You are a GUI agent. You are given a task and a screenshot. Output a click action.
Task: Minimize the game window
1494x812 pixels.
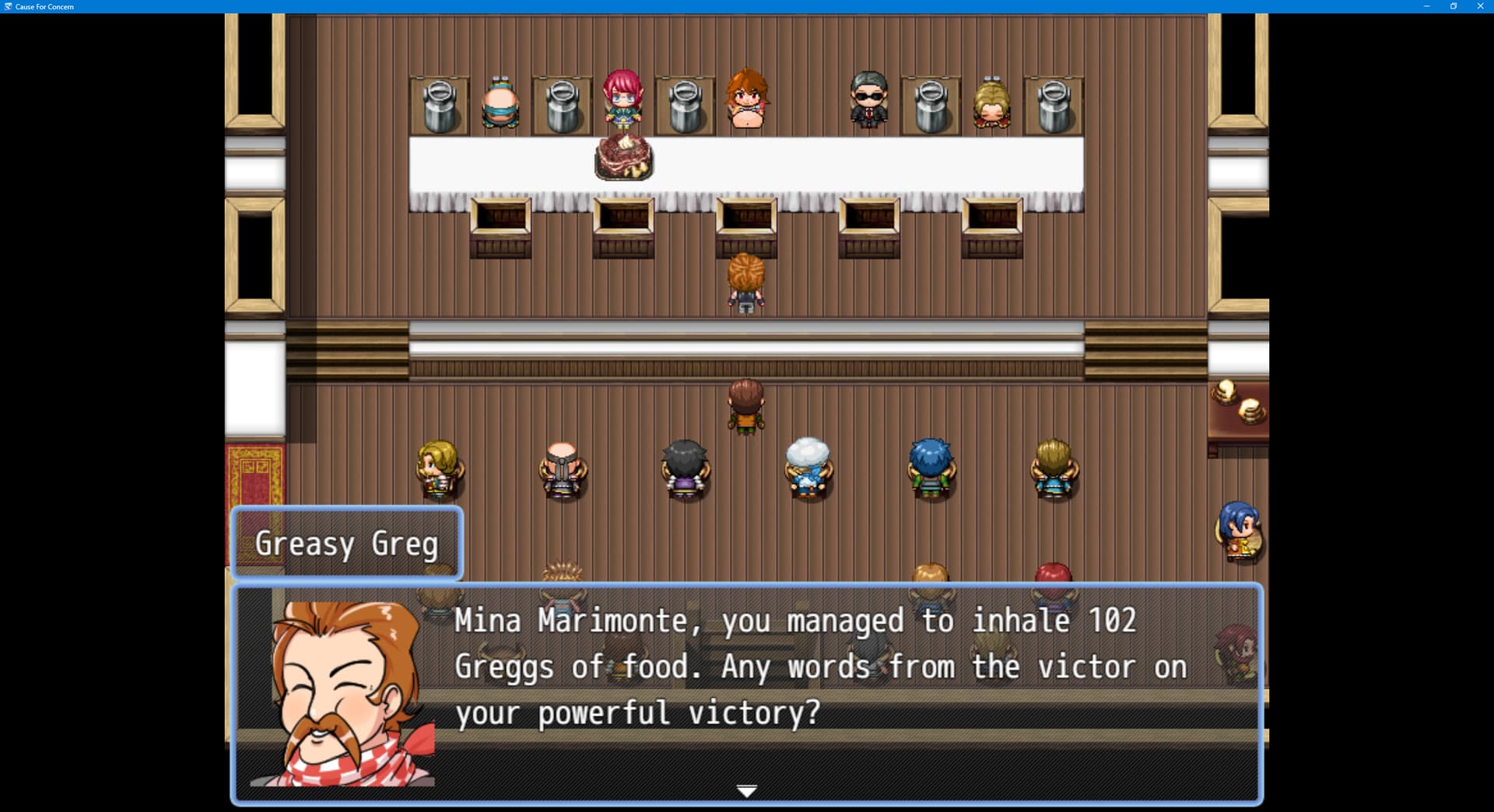(1426, 6)
